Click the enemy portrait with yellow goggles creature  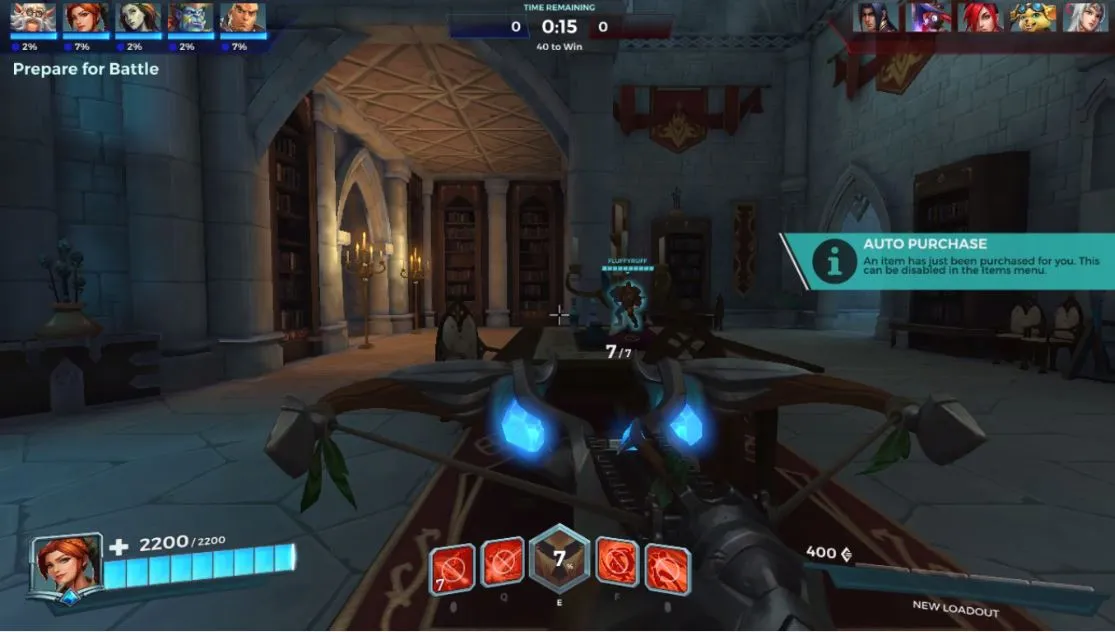pyautogui.click(x=1033, y=17)
